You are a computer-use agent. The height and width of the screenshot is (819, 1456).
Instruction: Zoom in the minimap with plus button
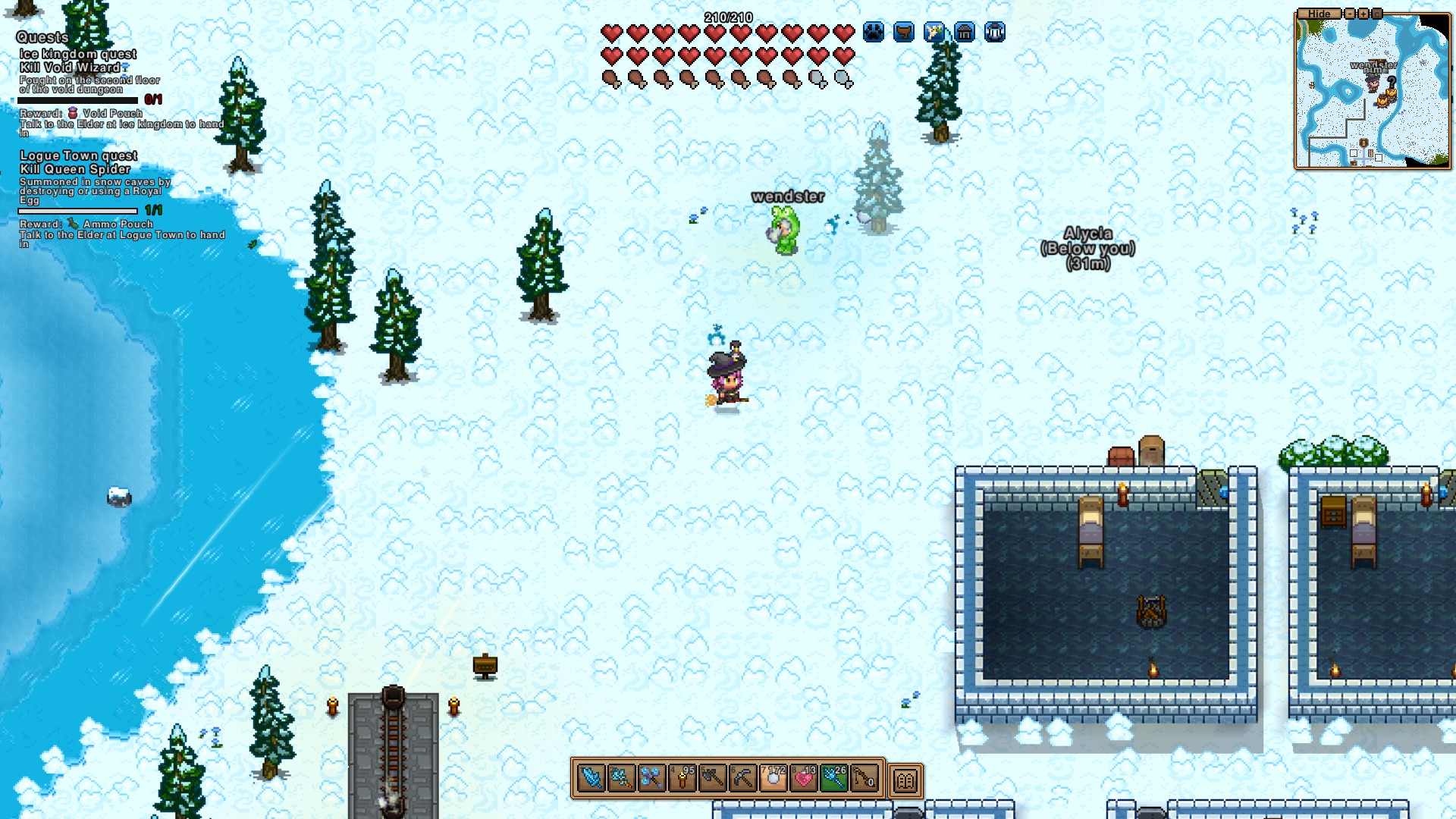click(1363, 14)
